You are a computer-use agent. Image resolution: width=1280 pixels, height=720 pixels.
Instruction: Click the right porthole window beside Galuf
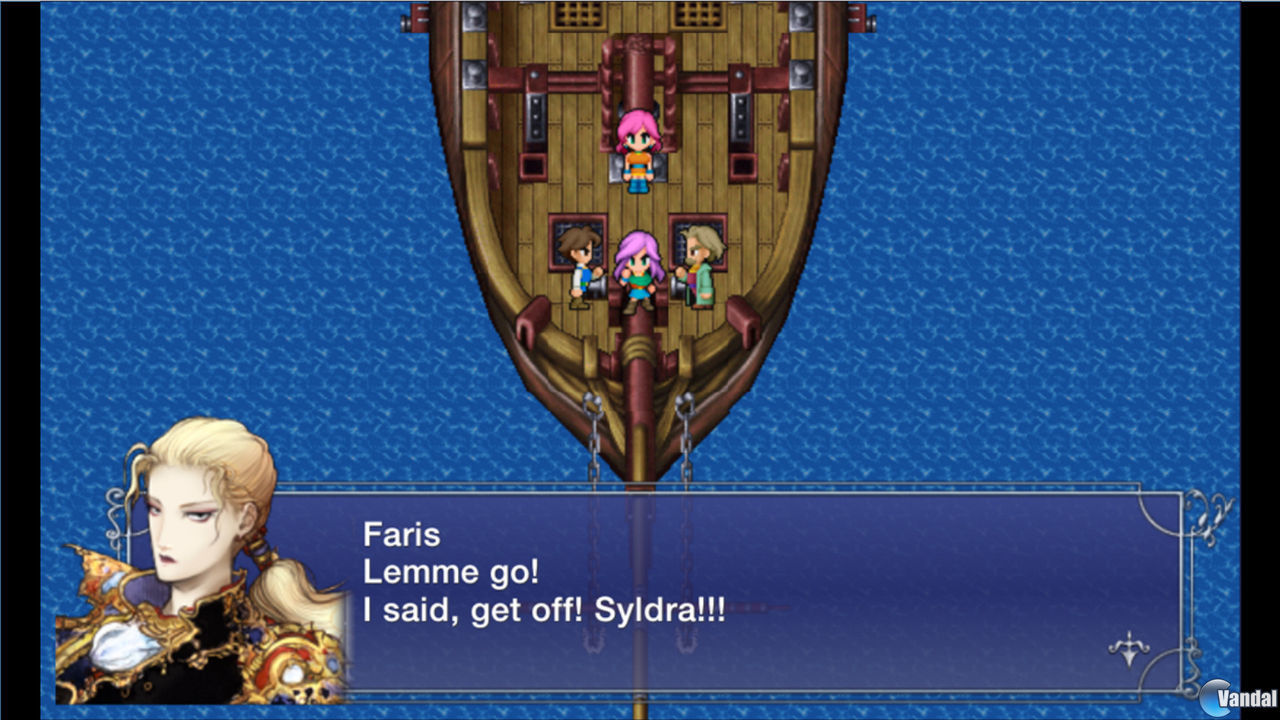point(702,240)
